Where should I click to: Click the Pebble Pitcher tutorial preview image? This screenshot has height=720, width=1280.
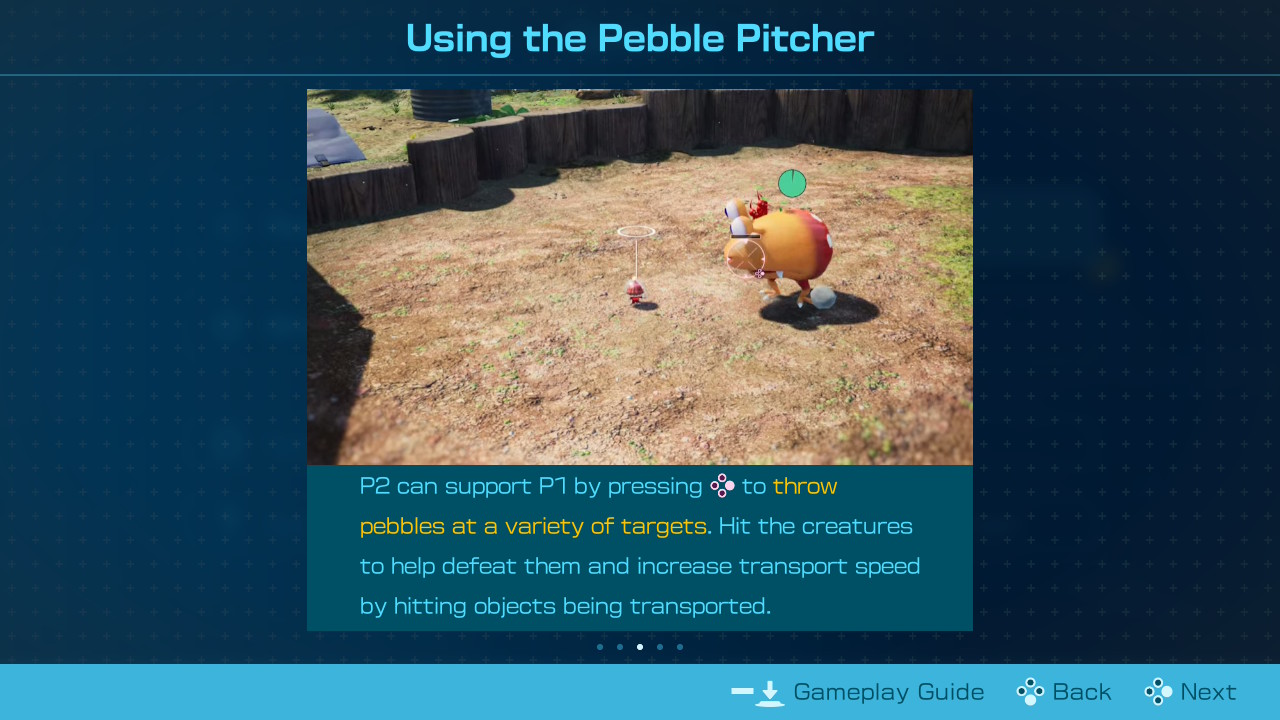(x=640, y=277)
